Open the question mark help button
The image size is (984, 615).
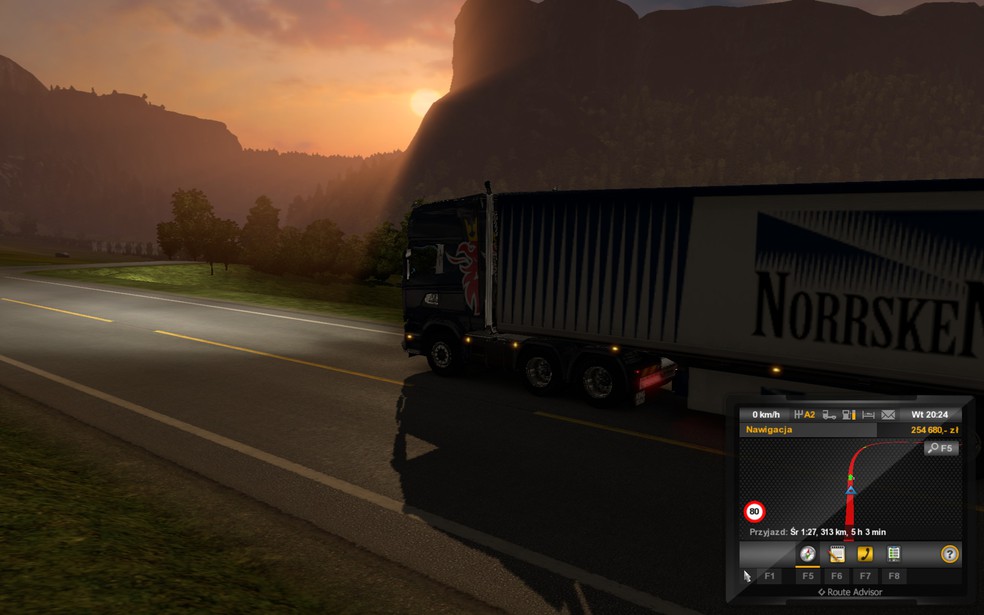(x=949, y=554)
